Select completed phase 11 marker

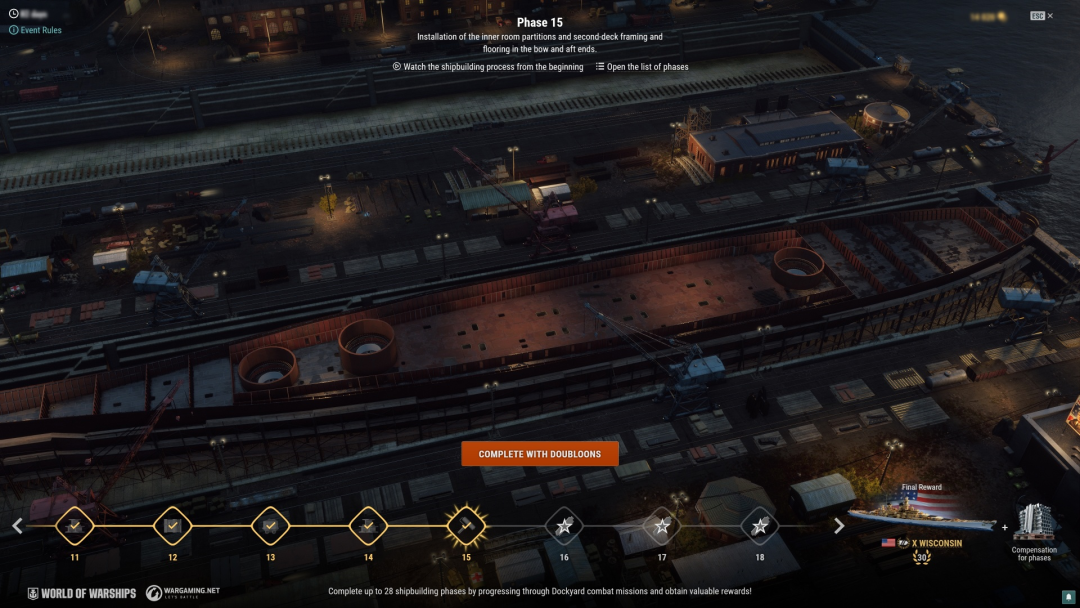tap(75, 525)
